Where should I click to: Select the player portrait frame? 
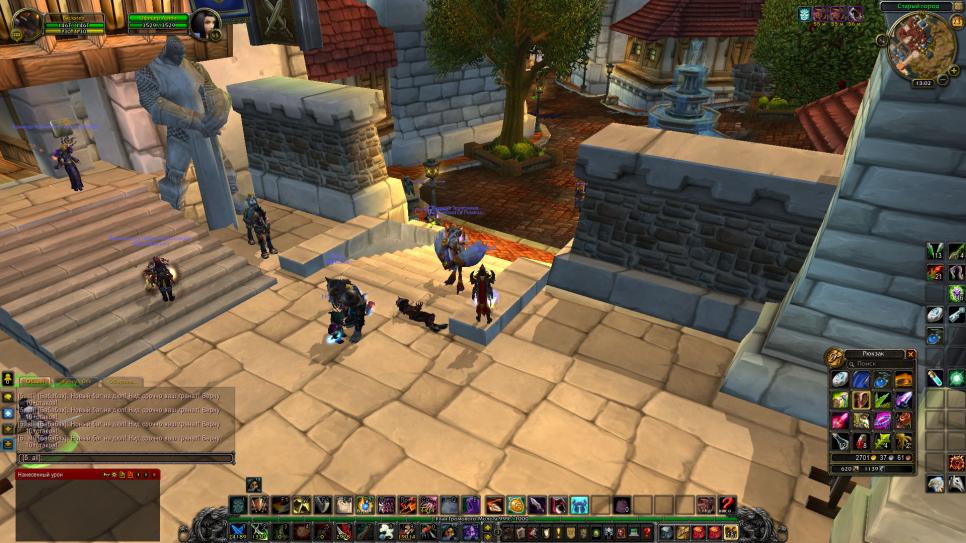click(27, 24)
